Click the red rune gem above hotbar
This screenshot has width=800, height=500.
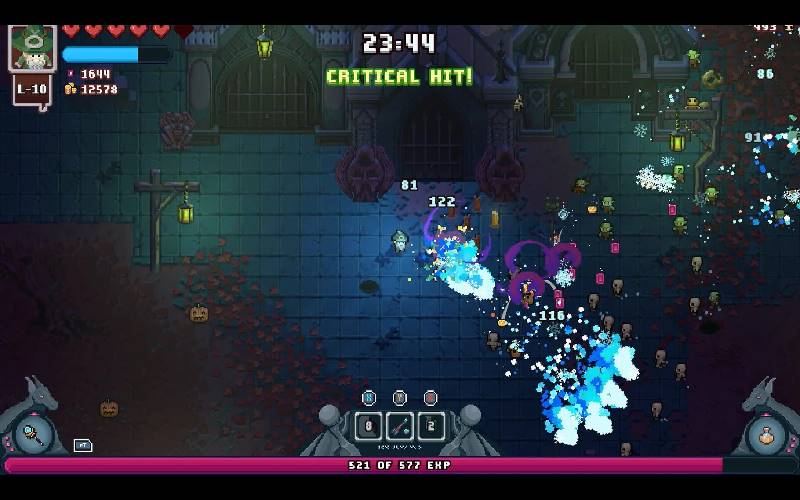coord(431,397)
